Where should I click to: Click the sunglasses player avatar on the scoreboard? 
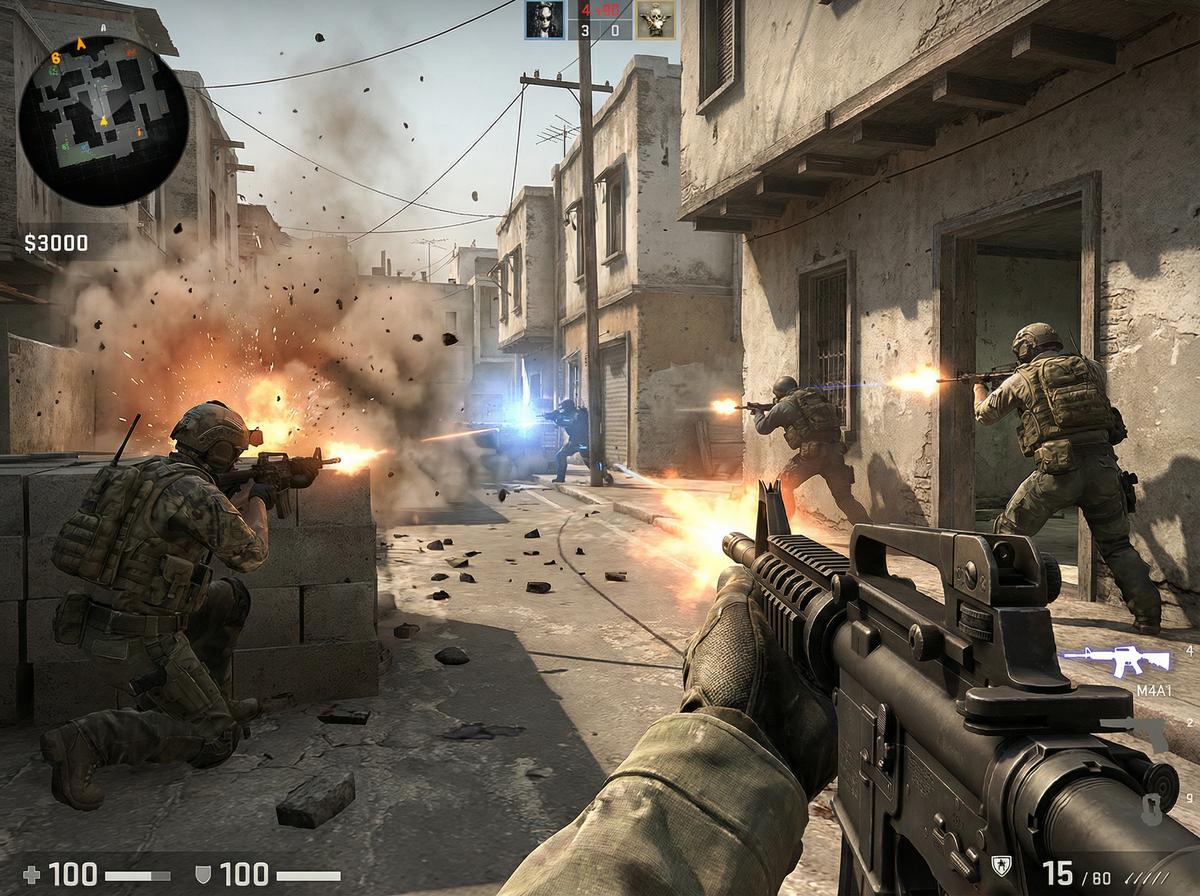point(545,19)
